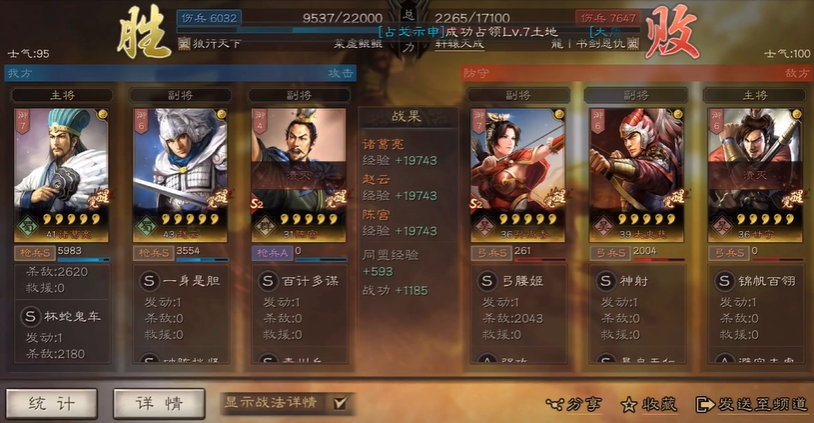Select the 诸葛亮 main general card
The height and width of the screenshot is (423, 814).
[x=61, y=172]
